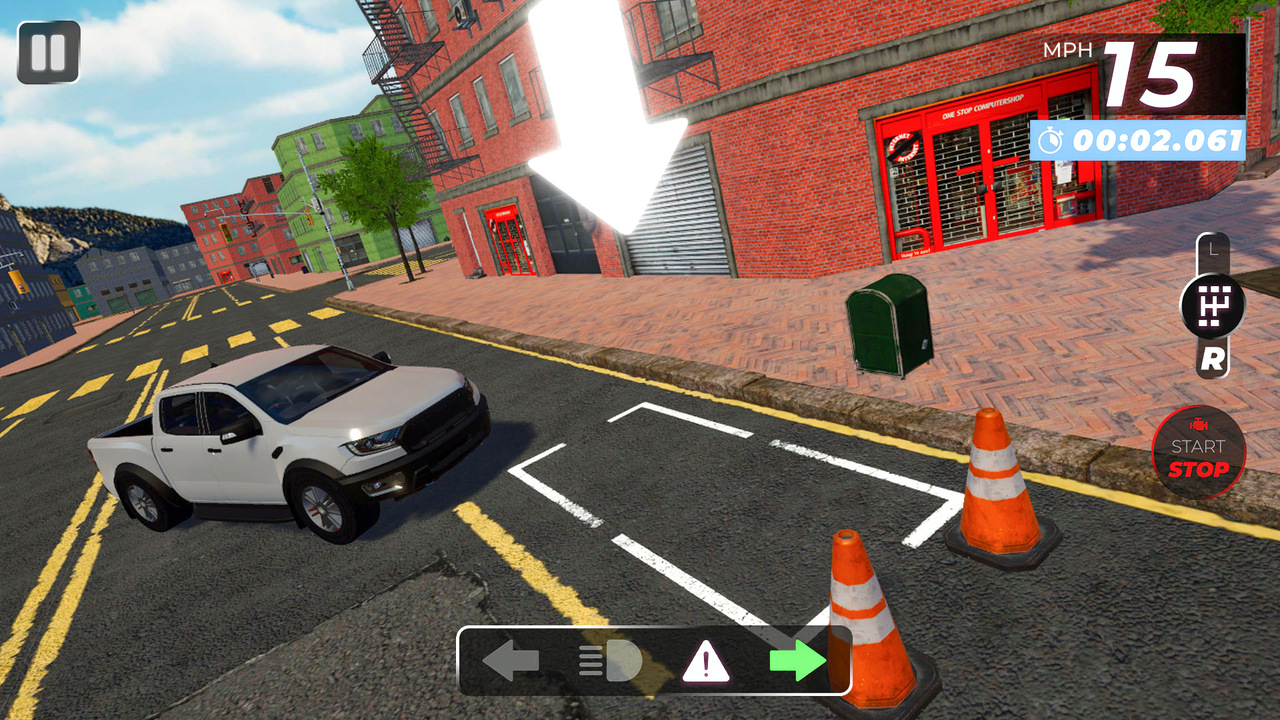Image resolution: width=1280 pixels, height=720 pixels.
Task: Tap the stopwatch icon beside the timer
Action: tap(1050, 141)
